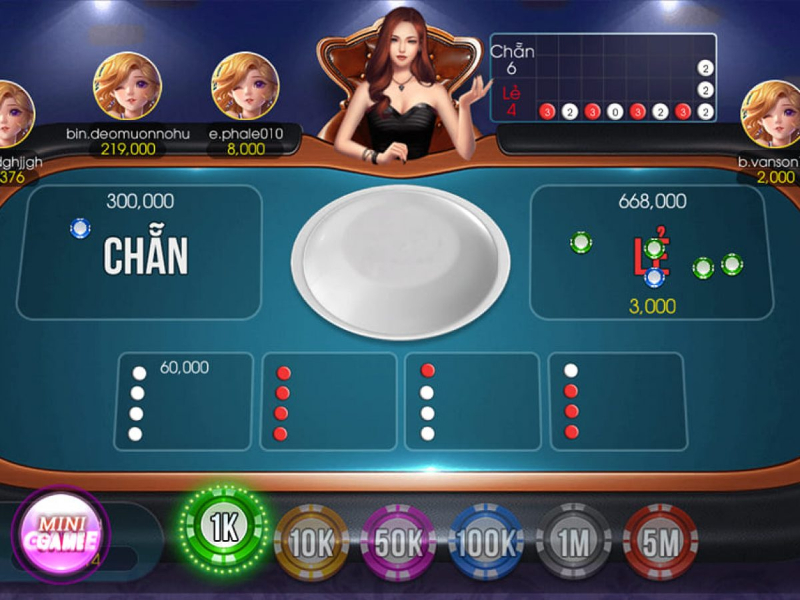Image resolution: width=800 pixels, height=600 pixels.
Task: Pick the purple 50K chip
Action: 397,541
